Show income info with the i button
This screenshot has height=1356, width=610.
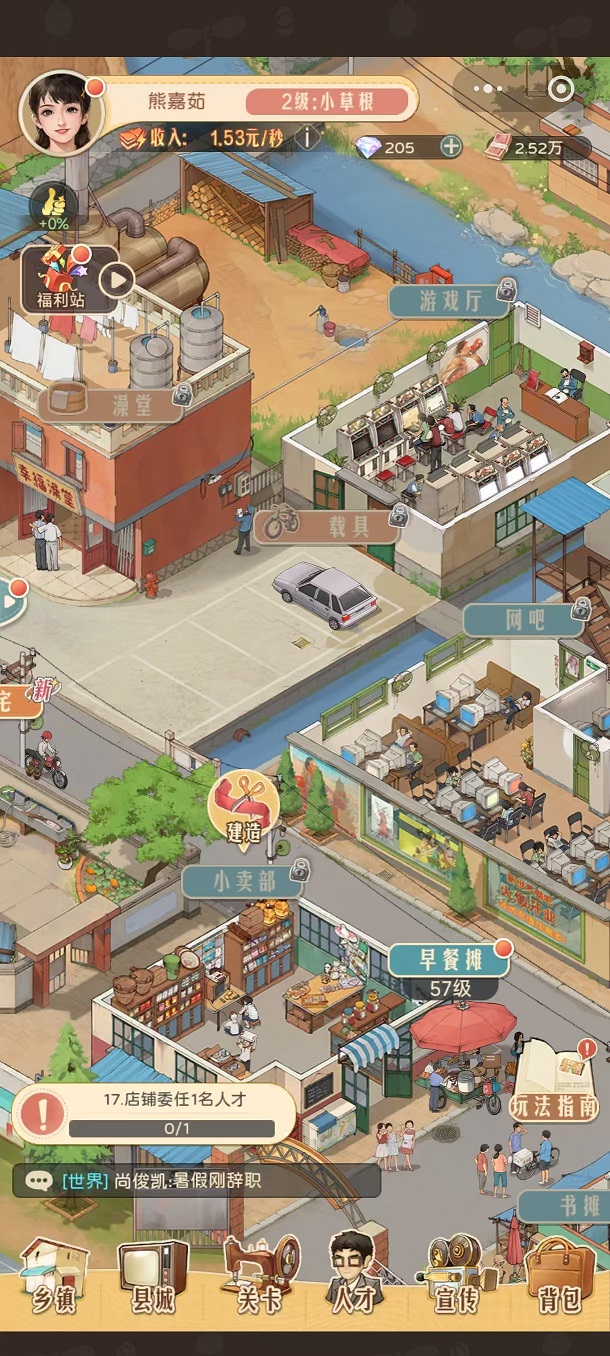[307, 137]
